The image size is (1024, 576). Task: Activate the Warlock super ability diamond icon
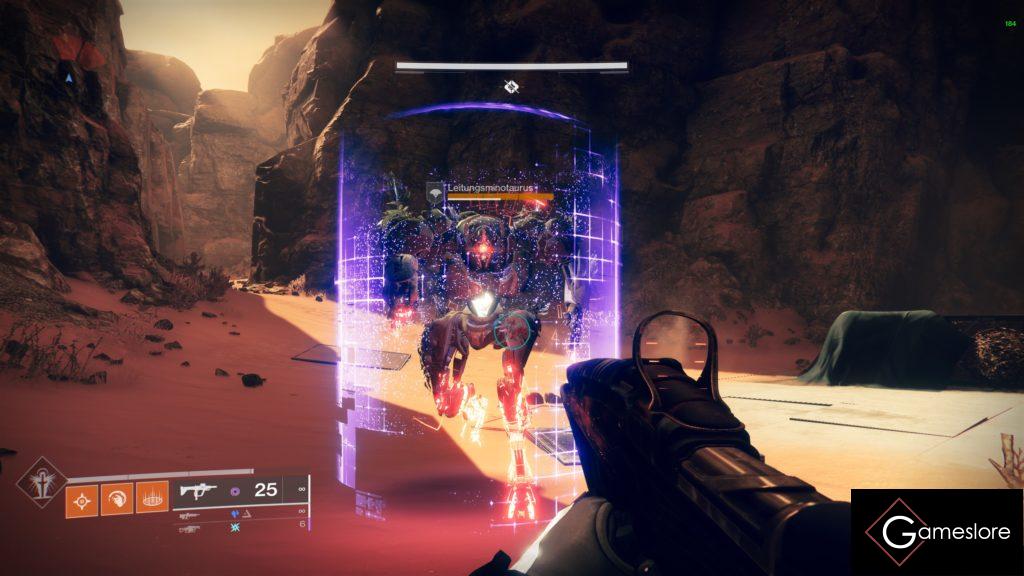click(x=42, y=482)
